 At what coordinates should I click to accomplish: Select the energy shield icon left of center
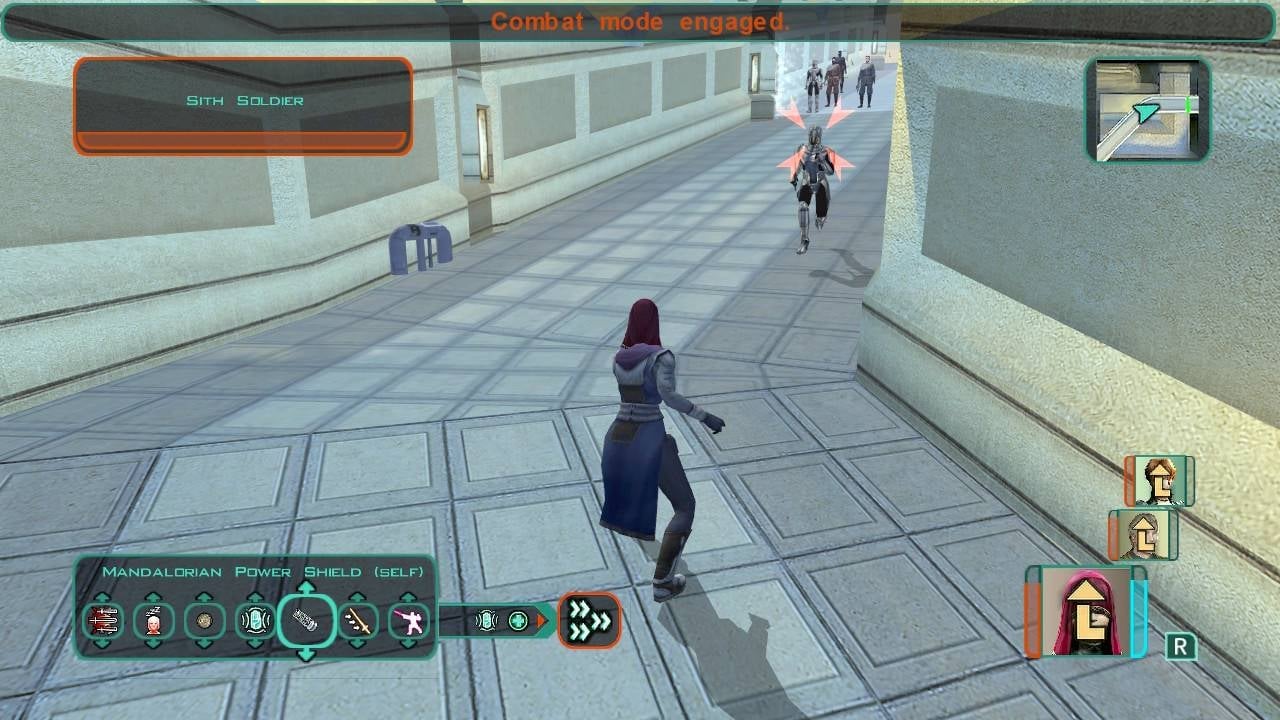[253, 620]
